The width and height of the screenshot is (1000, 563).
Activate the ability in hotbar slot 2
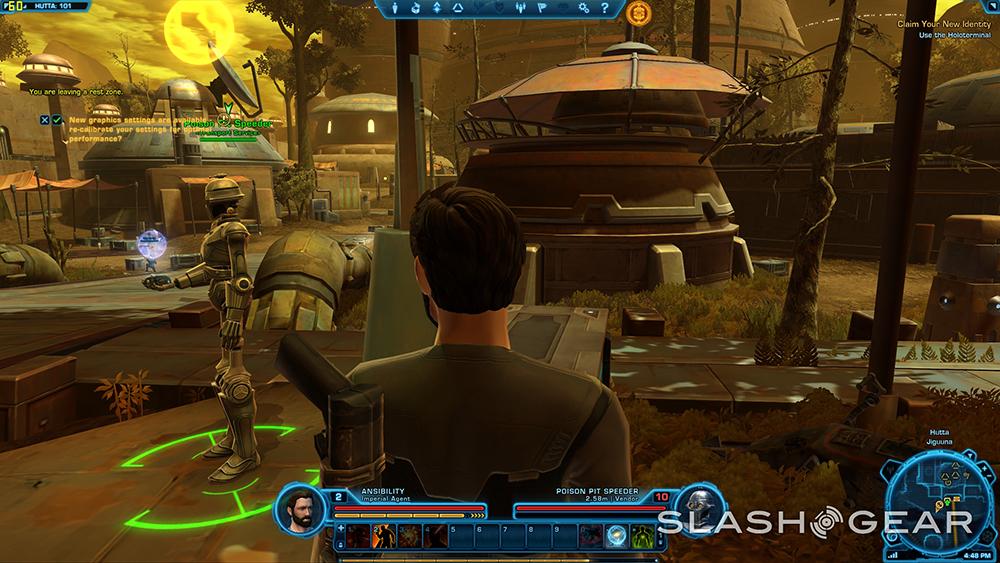[x=383, y=536]
